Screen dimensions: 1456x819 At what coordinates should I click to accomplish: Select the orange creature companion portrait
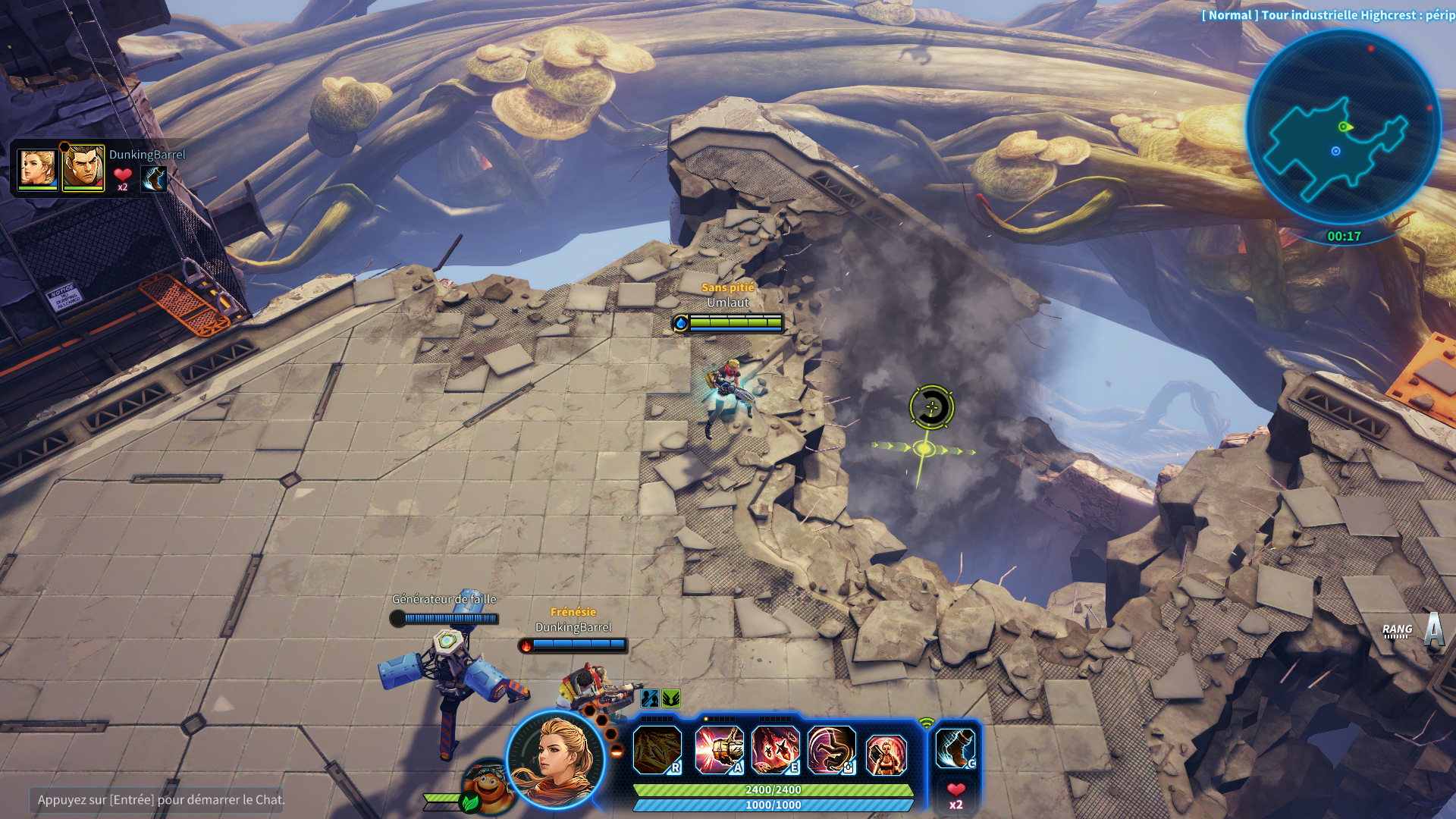(488, 787)
